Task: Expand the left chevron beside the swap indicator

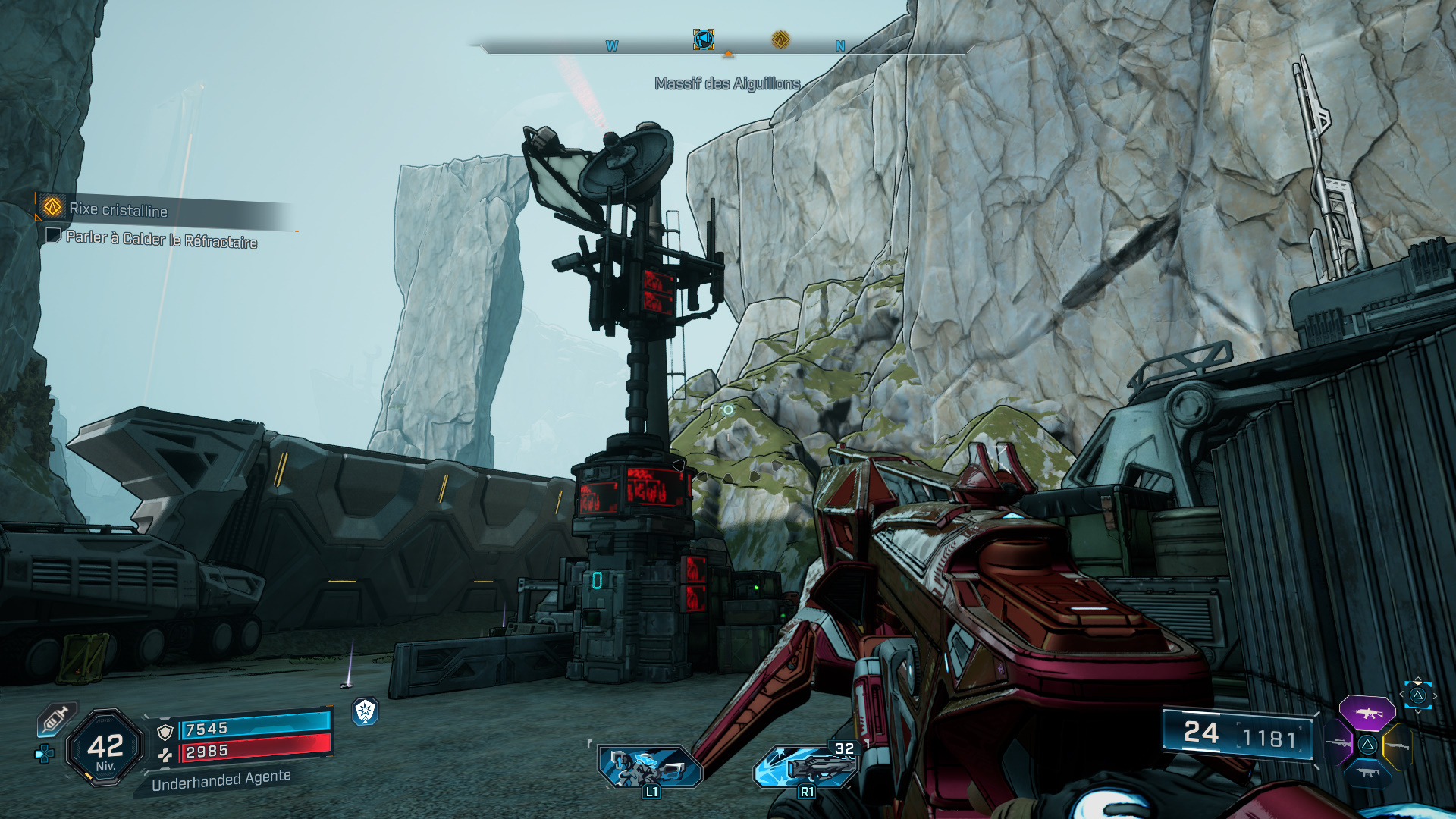Action: (x=1402, y=693)
